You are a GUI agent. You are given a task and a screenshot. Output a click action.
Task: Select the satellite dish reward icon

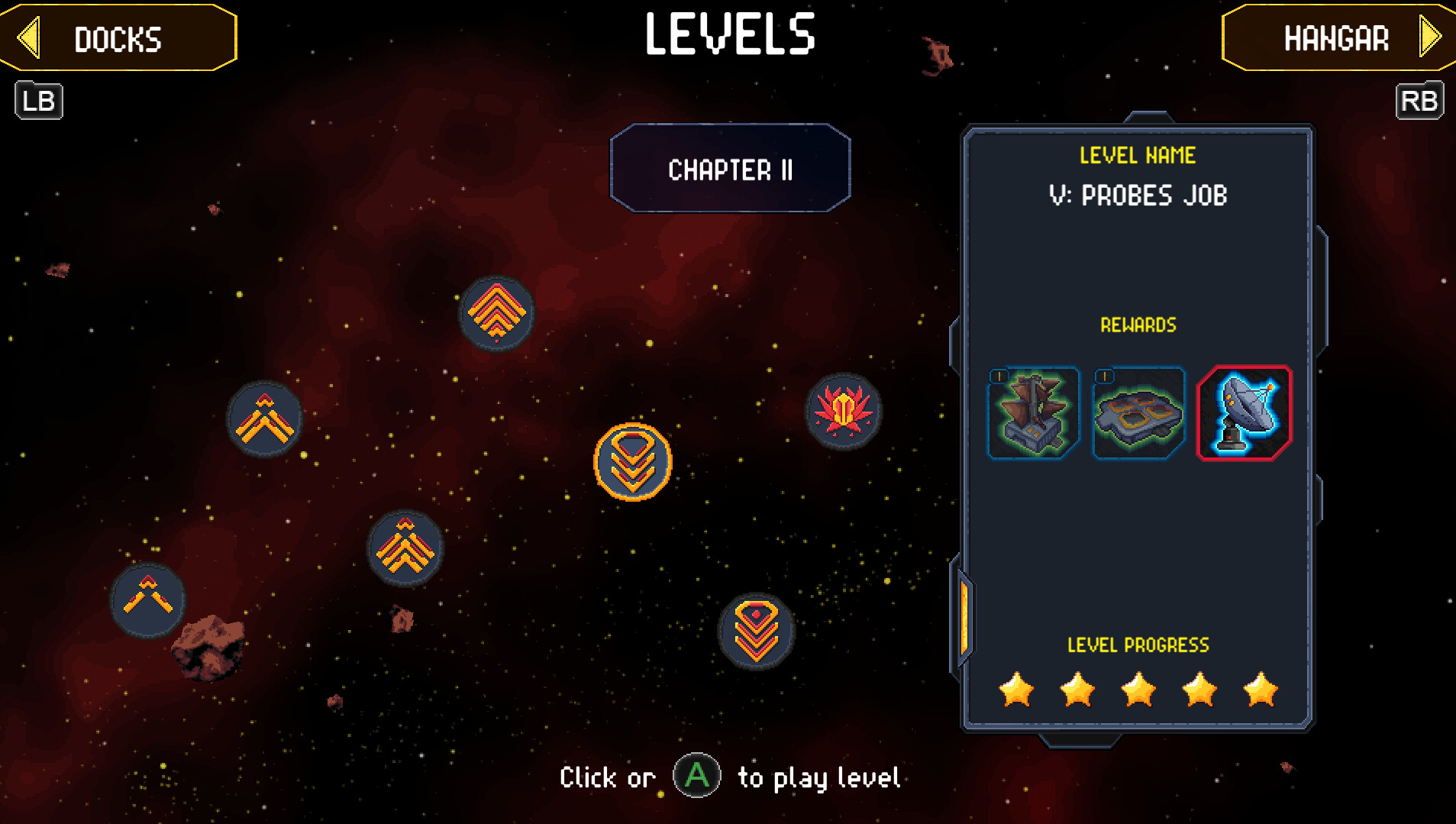pyautogui.click(x=1243, y=412)
